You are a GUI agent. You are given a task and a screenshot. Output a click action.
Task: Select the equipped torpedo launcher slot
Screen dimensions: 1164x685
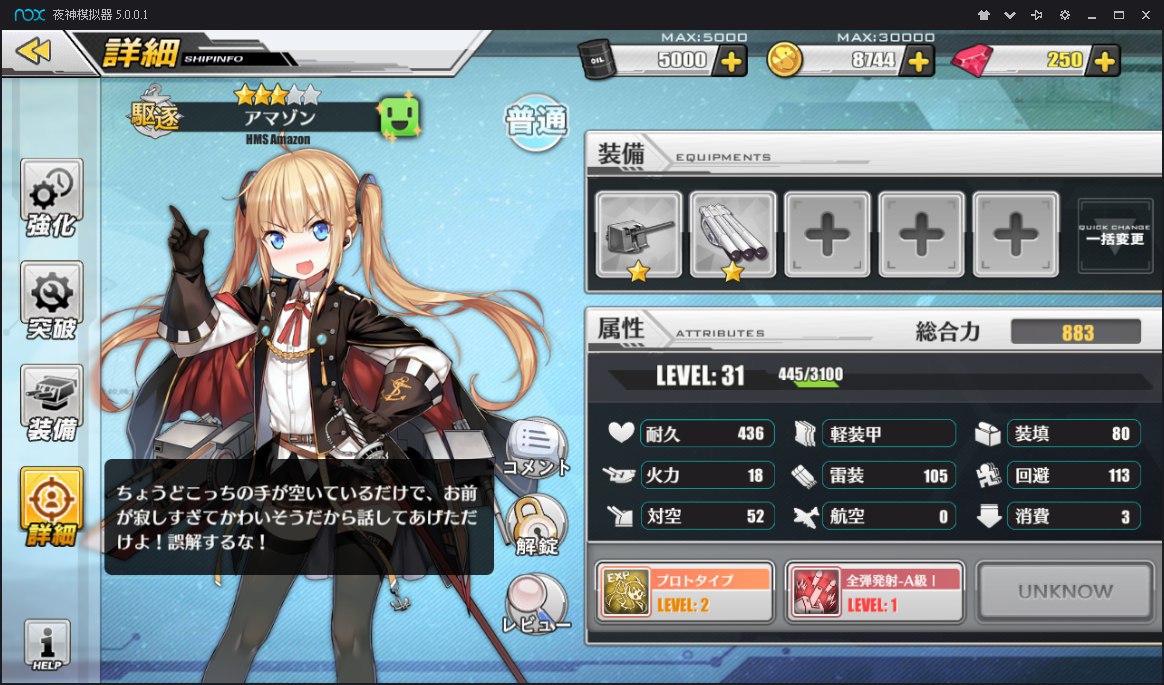(733, 235)
